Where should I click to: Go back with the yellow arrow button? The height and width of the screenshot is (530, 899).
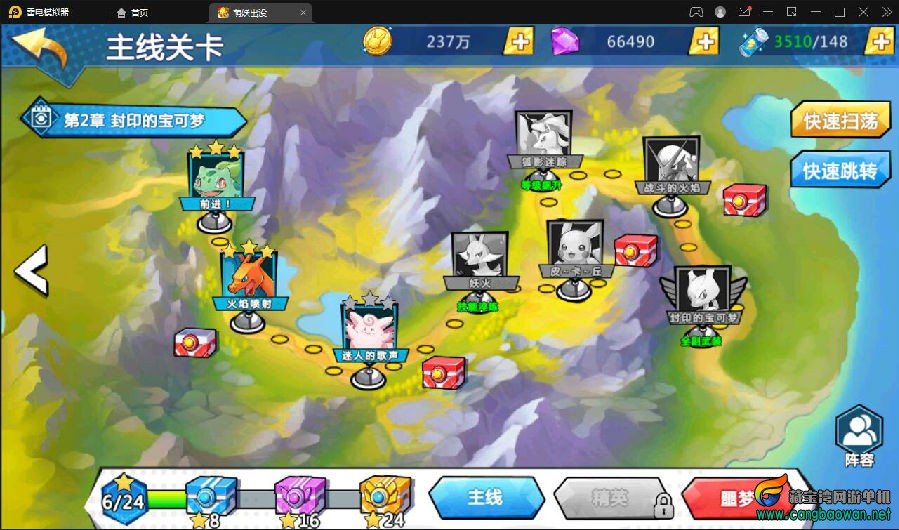point(40,47)
